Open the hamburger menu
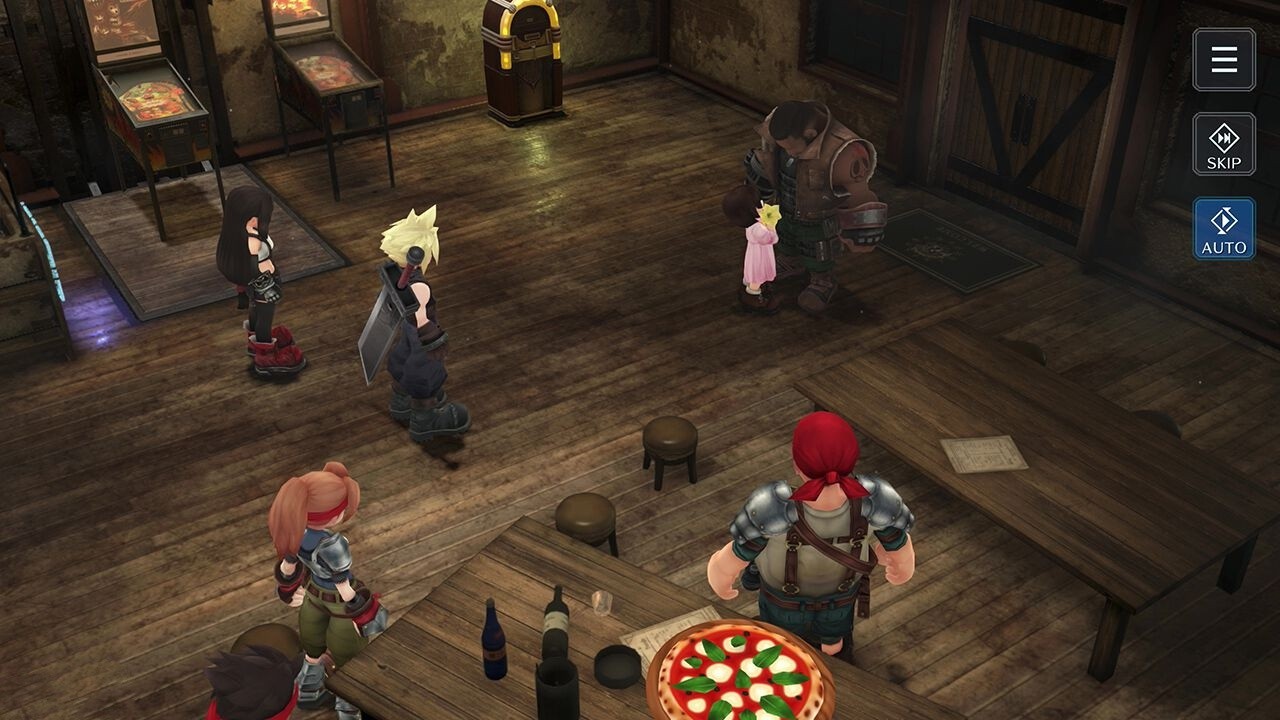Image resolution: width=1280 pixels, height=720 pixels. point(1224,60)
